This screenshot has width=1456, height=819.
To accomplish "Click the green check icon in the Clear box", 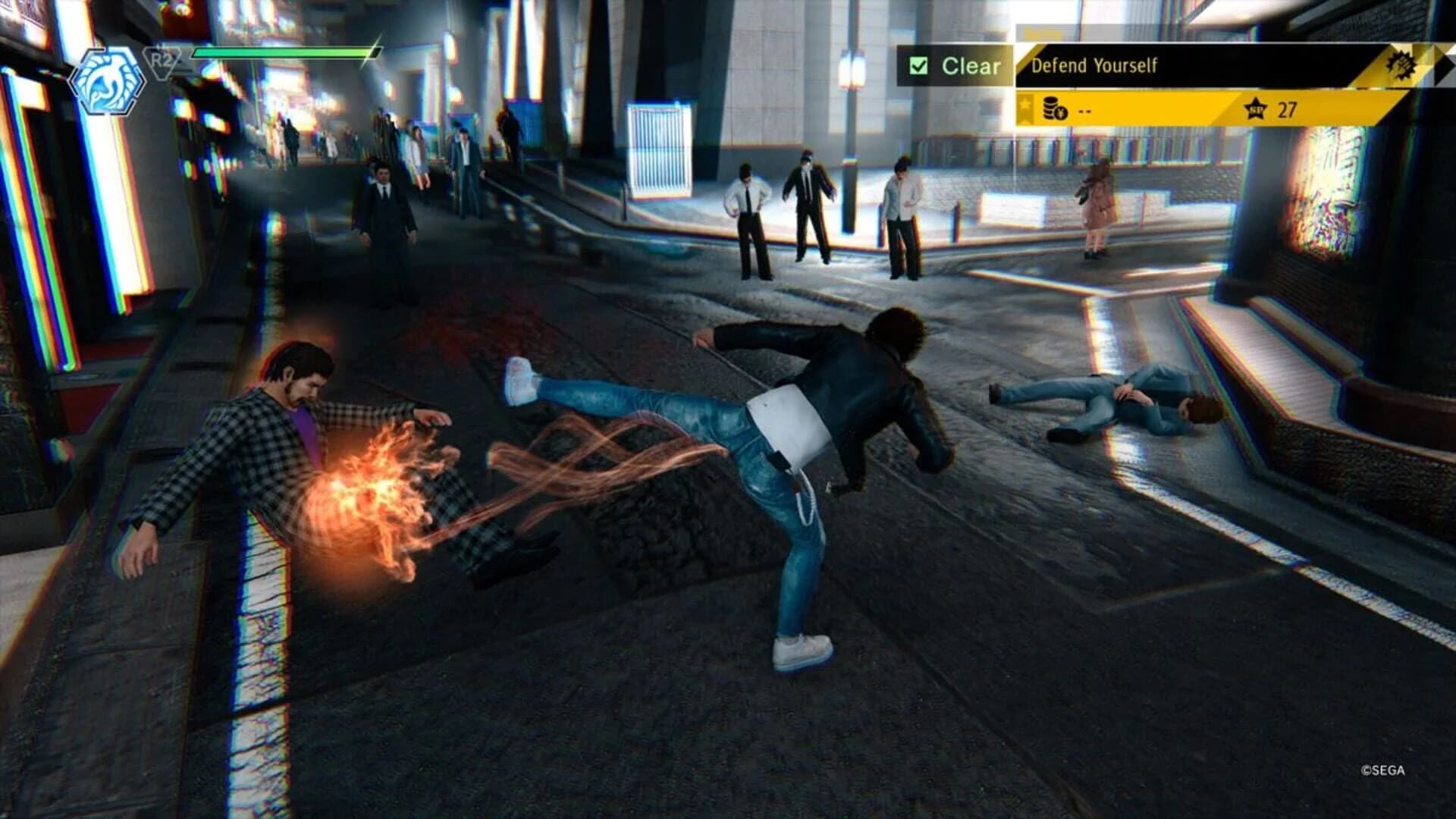I will tap(917, 64).
